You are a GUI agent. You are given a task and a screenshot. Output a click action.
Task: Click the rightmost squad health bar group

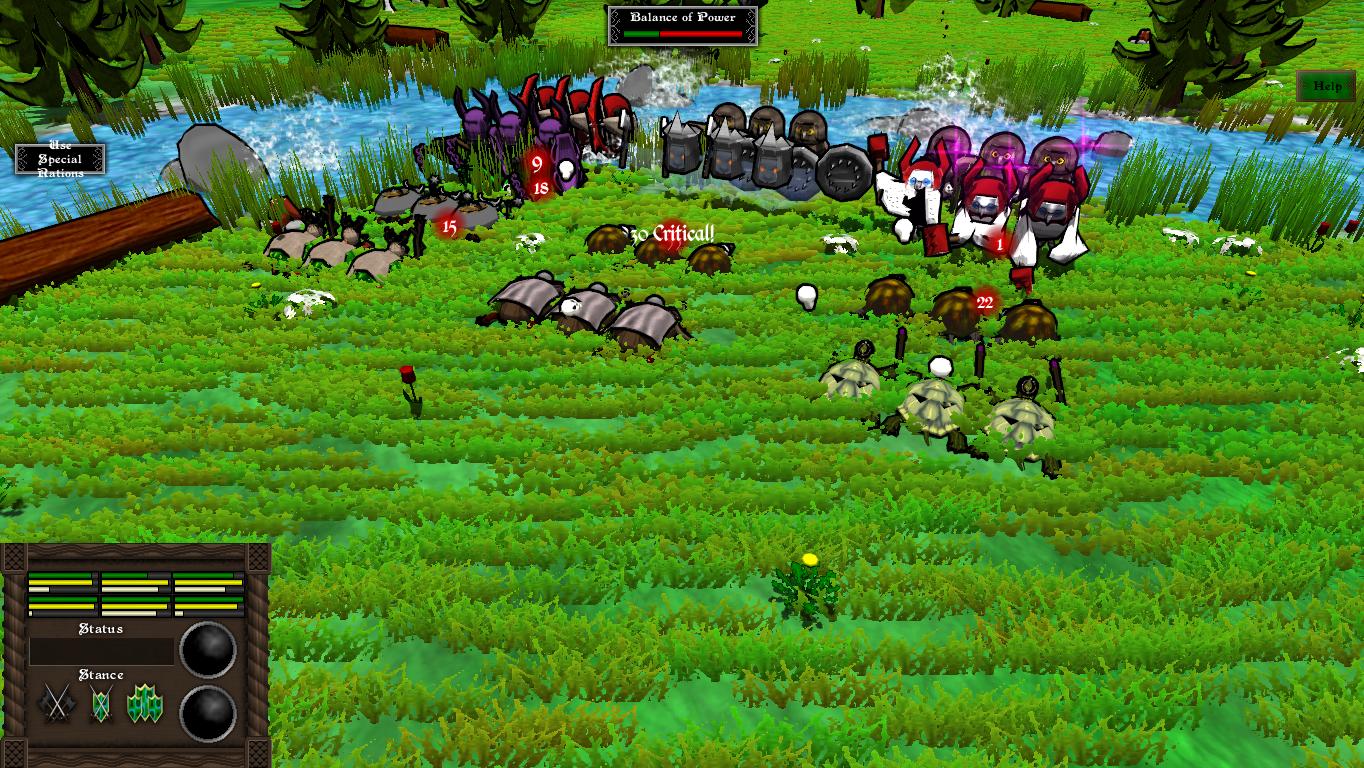point(207,592)
